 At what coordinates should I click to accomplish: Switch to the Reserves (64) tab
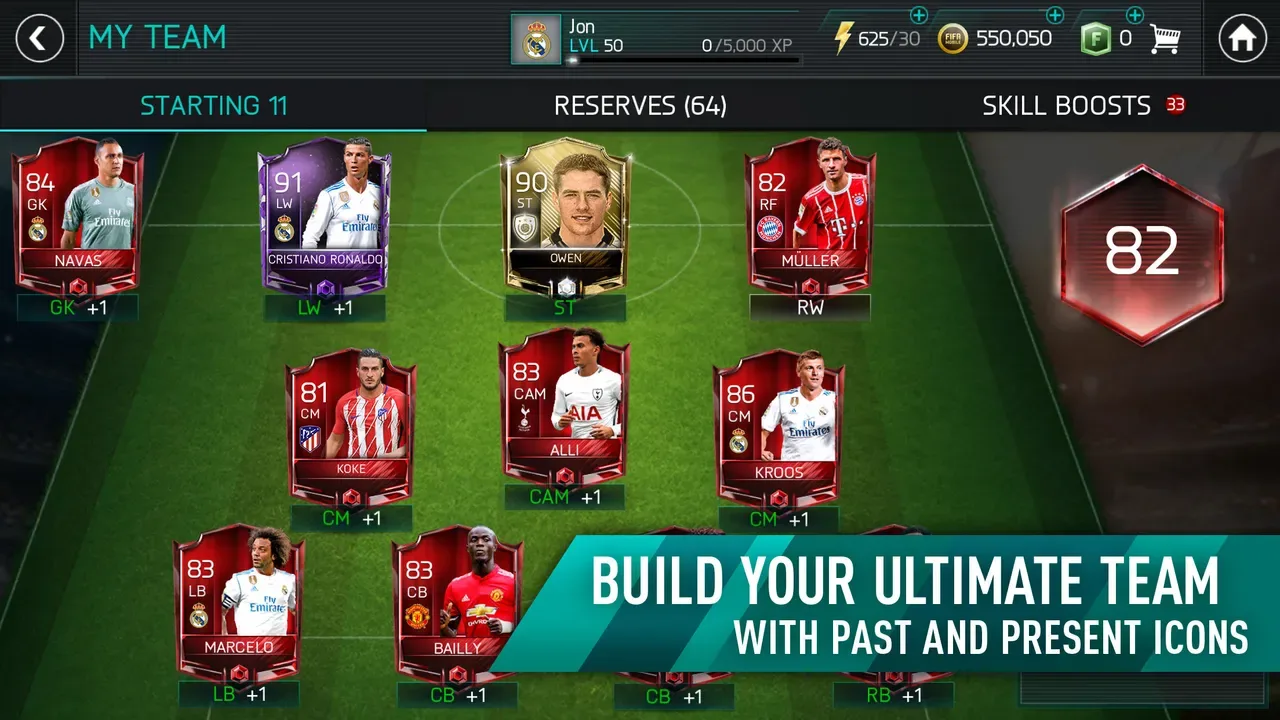(x=640, y=106)
